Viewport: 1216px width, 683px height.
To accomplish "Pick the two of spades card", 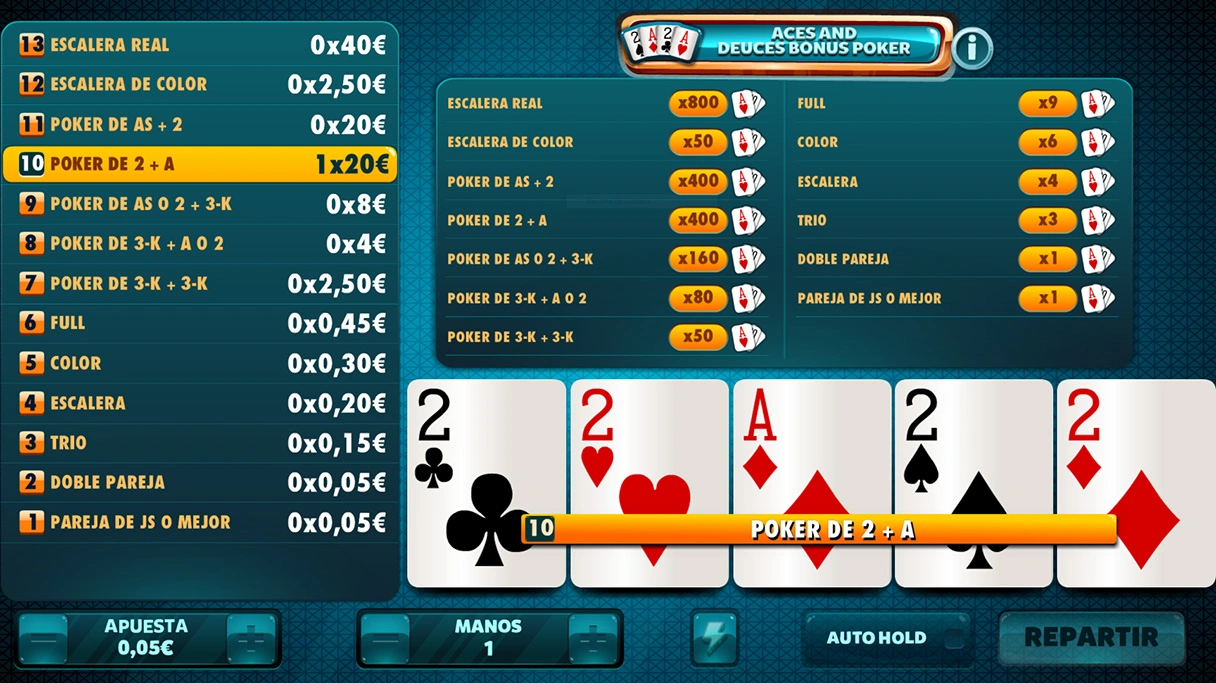I will [973, 450].
